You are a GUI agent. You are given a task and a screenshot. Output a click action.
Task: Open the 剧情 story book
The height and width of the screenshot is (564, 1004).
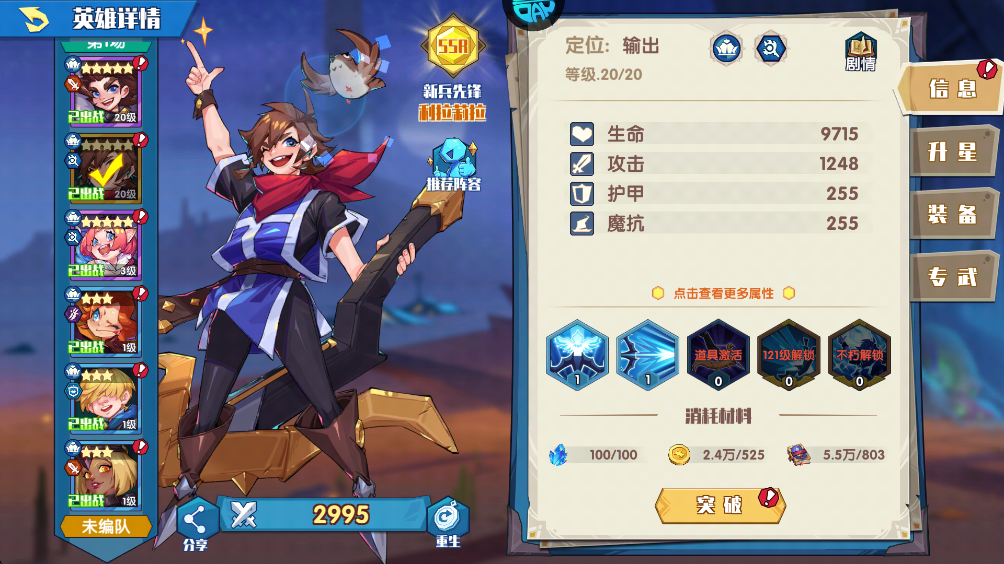860,52
